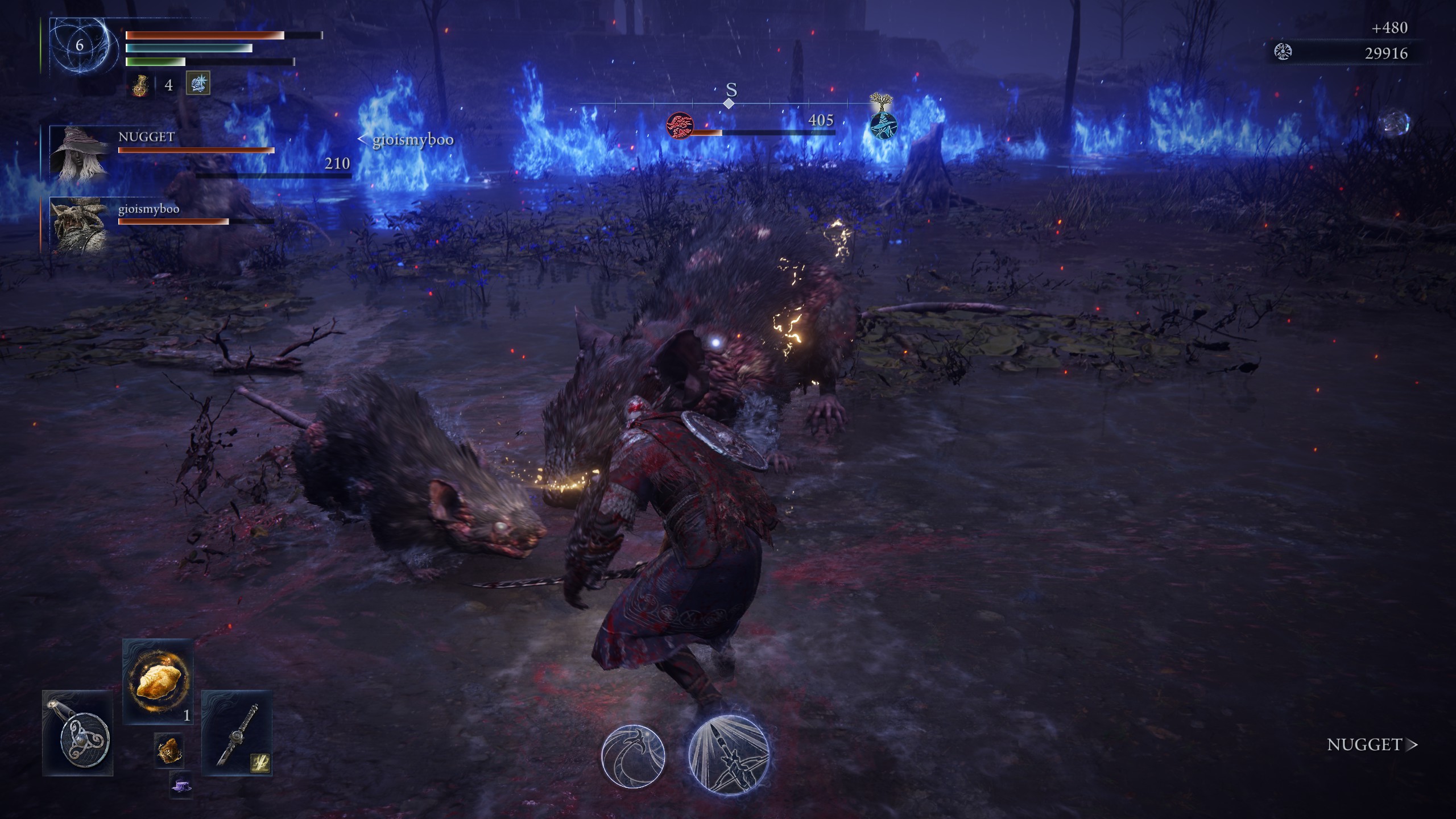
Task: Click the red enemy marker on the compass
Action: (x=680, y=125)
